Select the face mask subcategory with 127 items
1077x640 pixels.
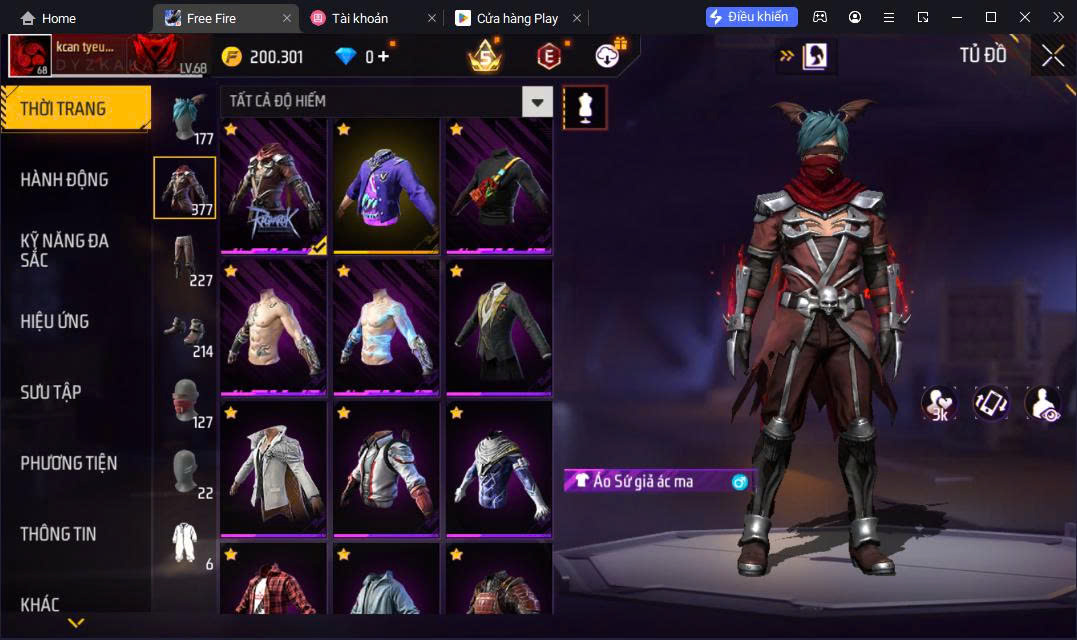(x=185, y=403)
